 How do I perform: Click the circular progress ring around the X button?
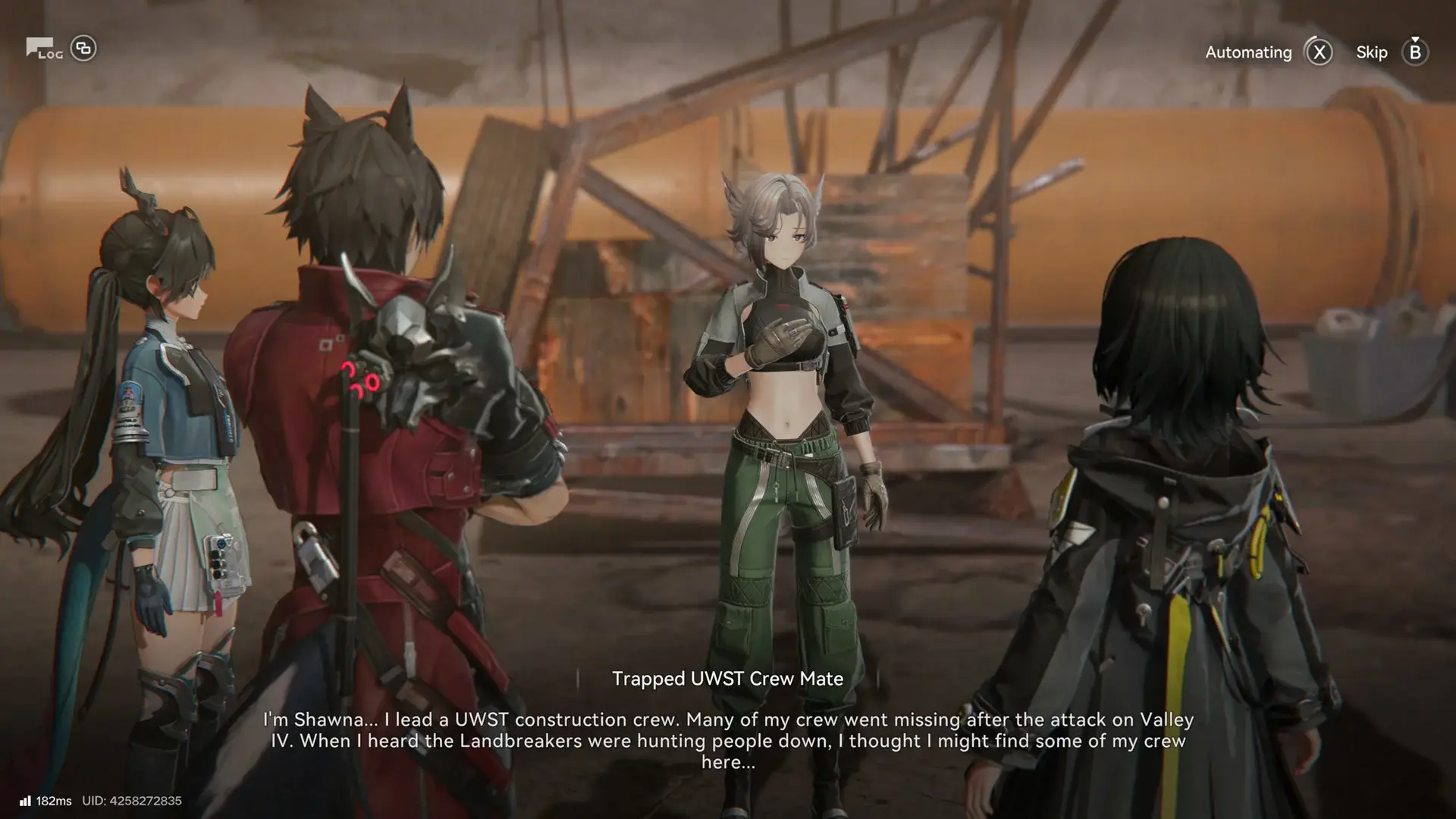pos(1318,52)
